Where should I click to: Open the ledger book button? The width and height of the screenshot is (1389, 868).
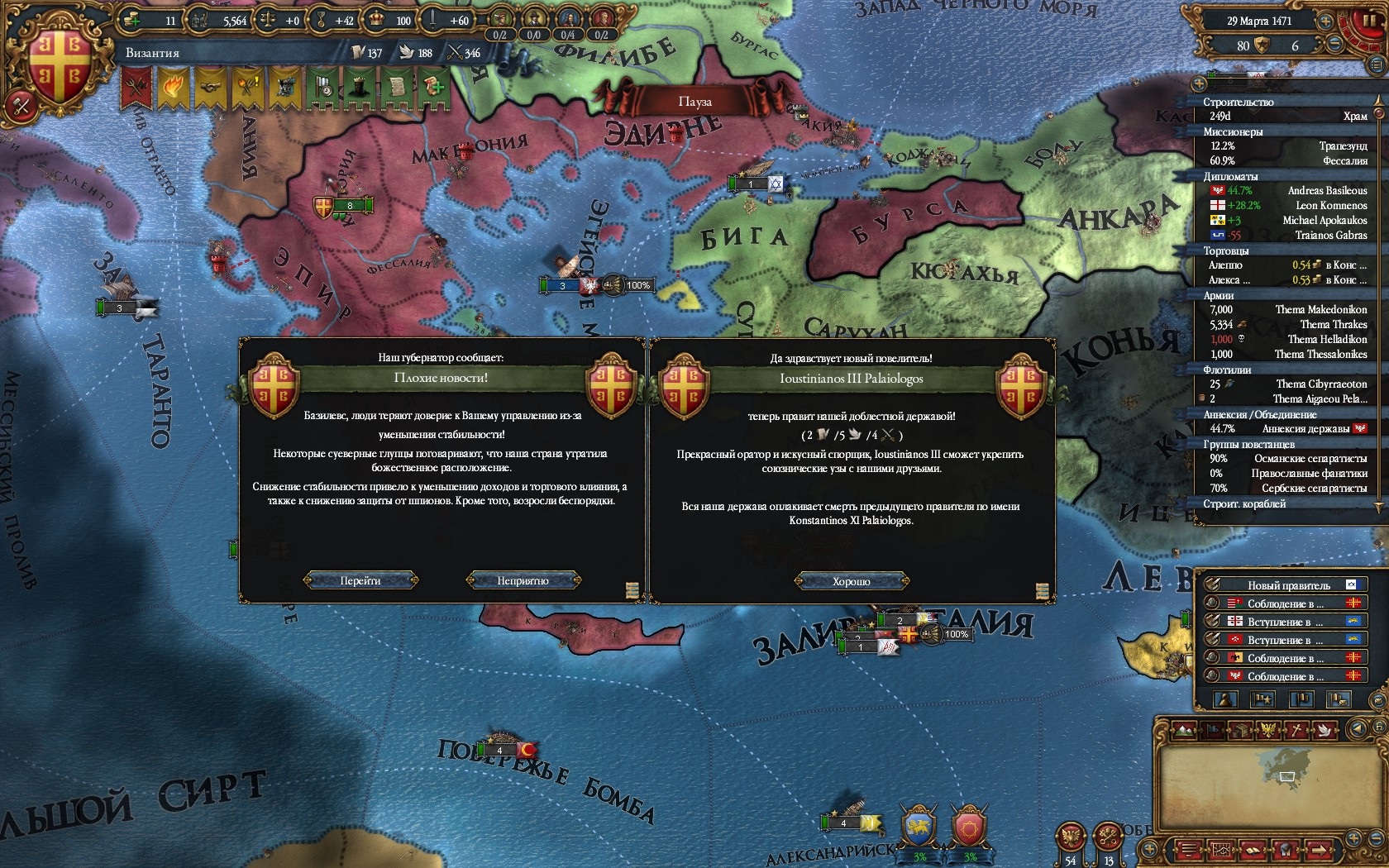[1253, 849]
